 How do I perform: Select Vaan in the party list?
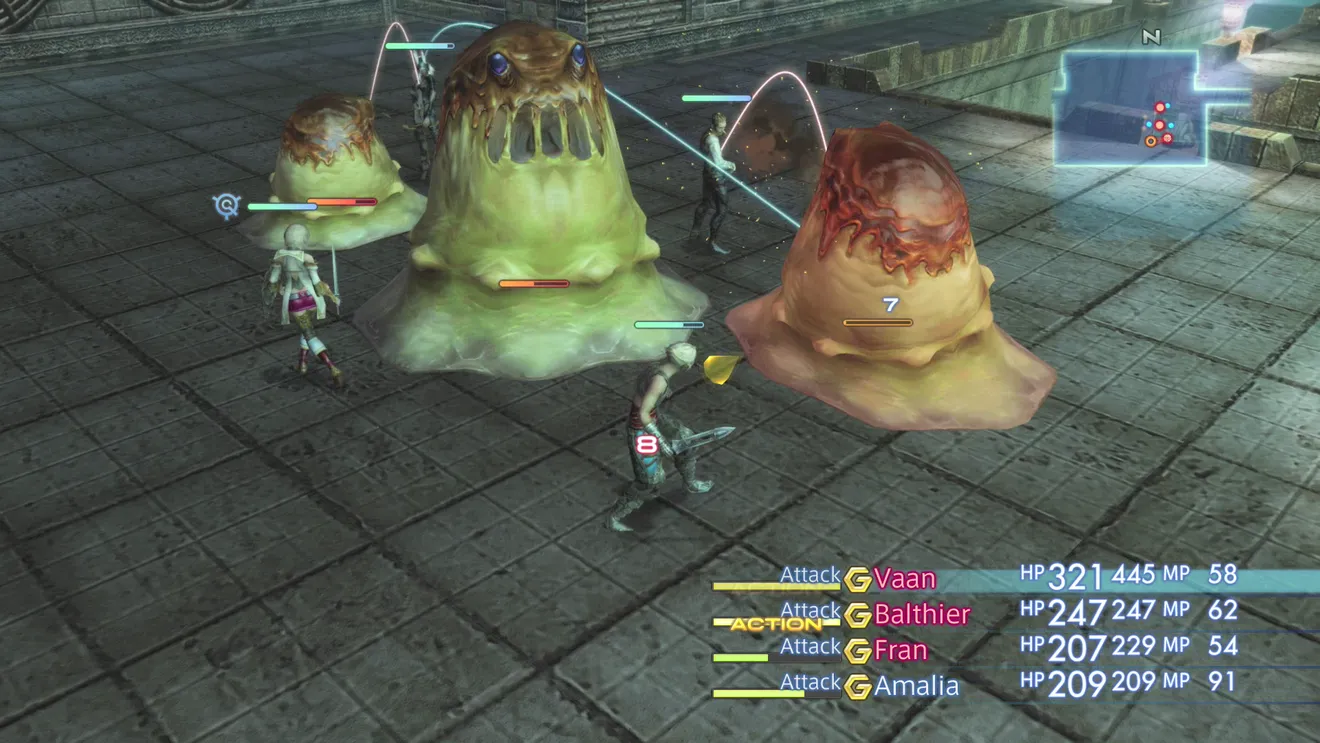tap(904, 579)
